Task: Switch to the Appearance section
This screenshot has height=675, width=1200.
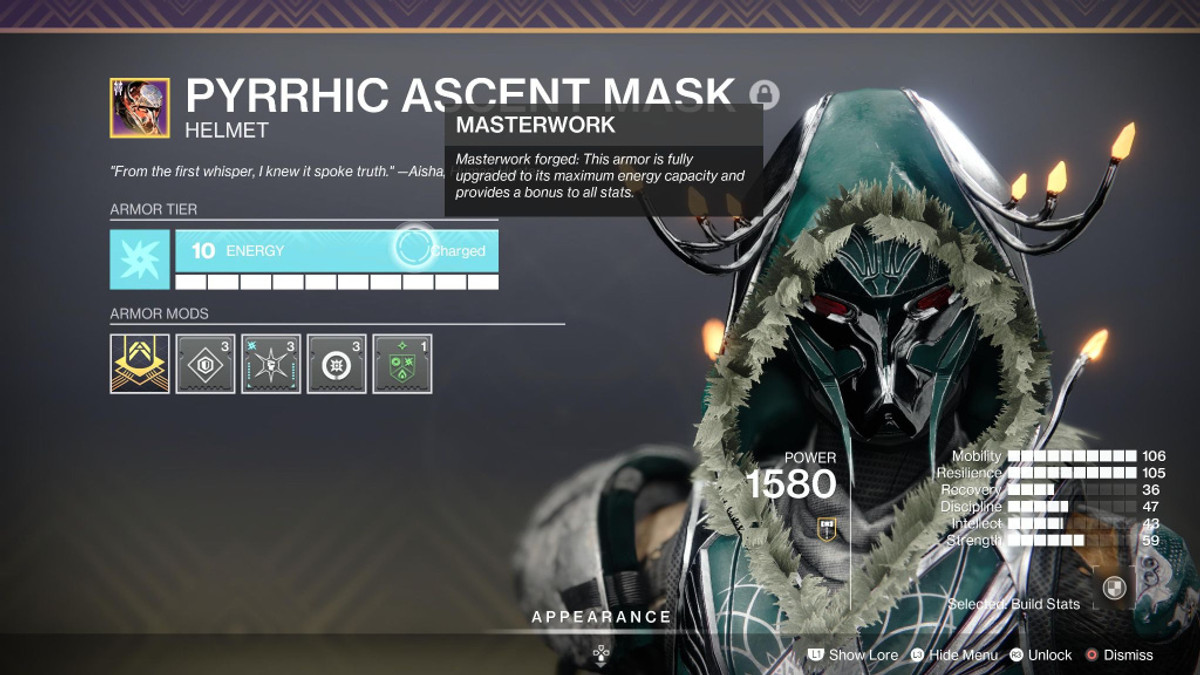Action: point(601,617)
